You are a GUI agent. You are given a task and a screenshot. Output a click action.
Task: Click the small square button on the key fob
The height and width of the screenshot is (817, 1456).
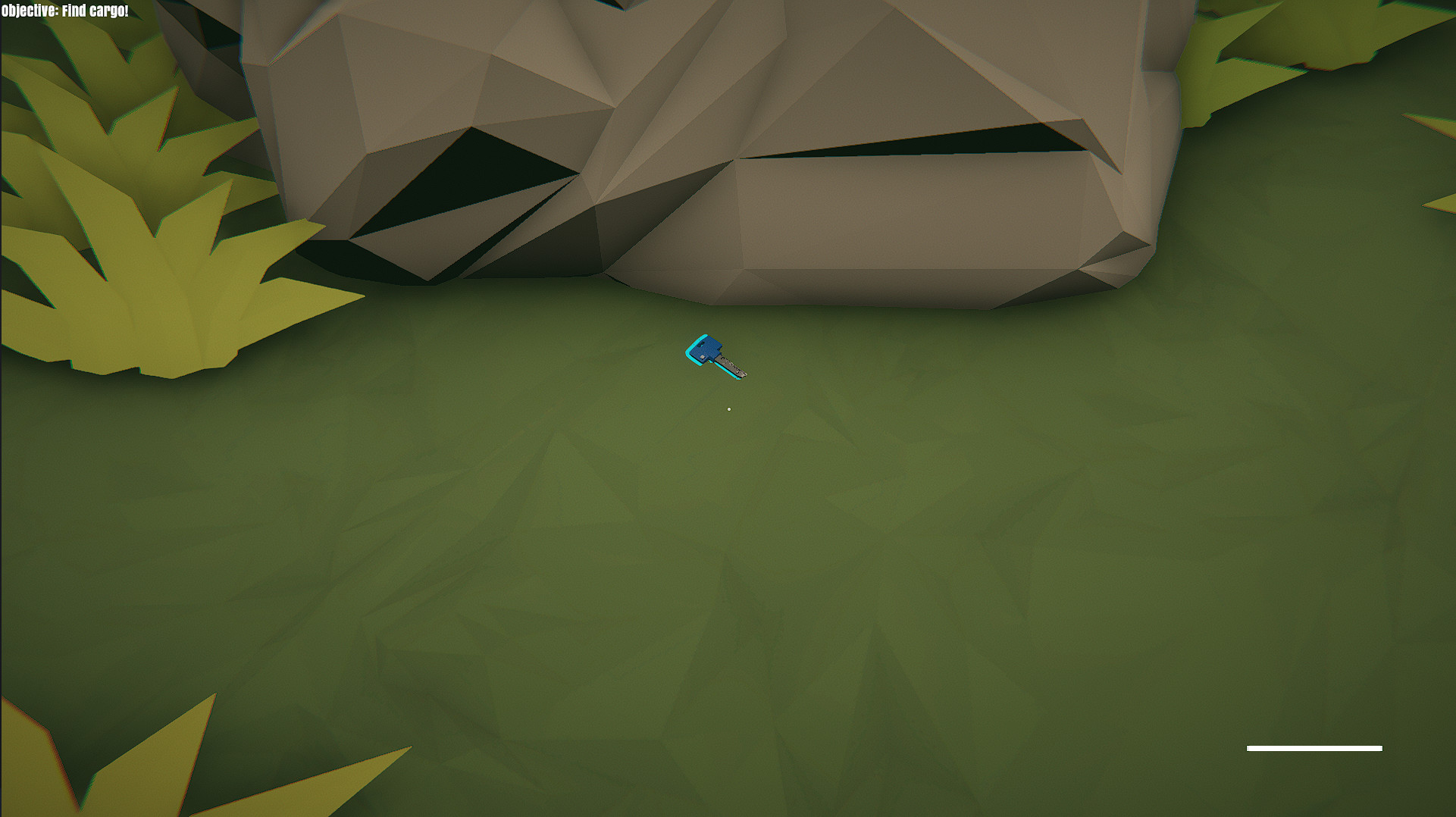click(703, 357)
